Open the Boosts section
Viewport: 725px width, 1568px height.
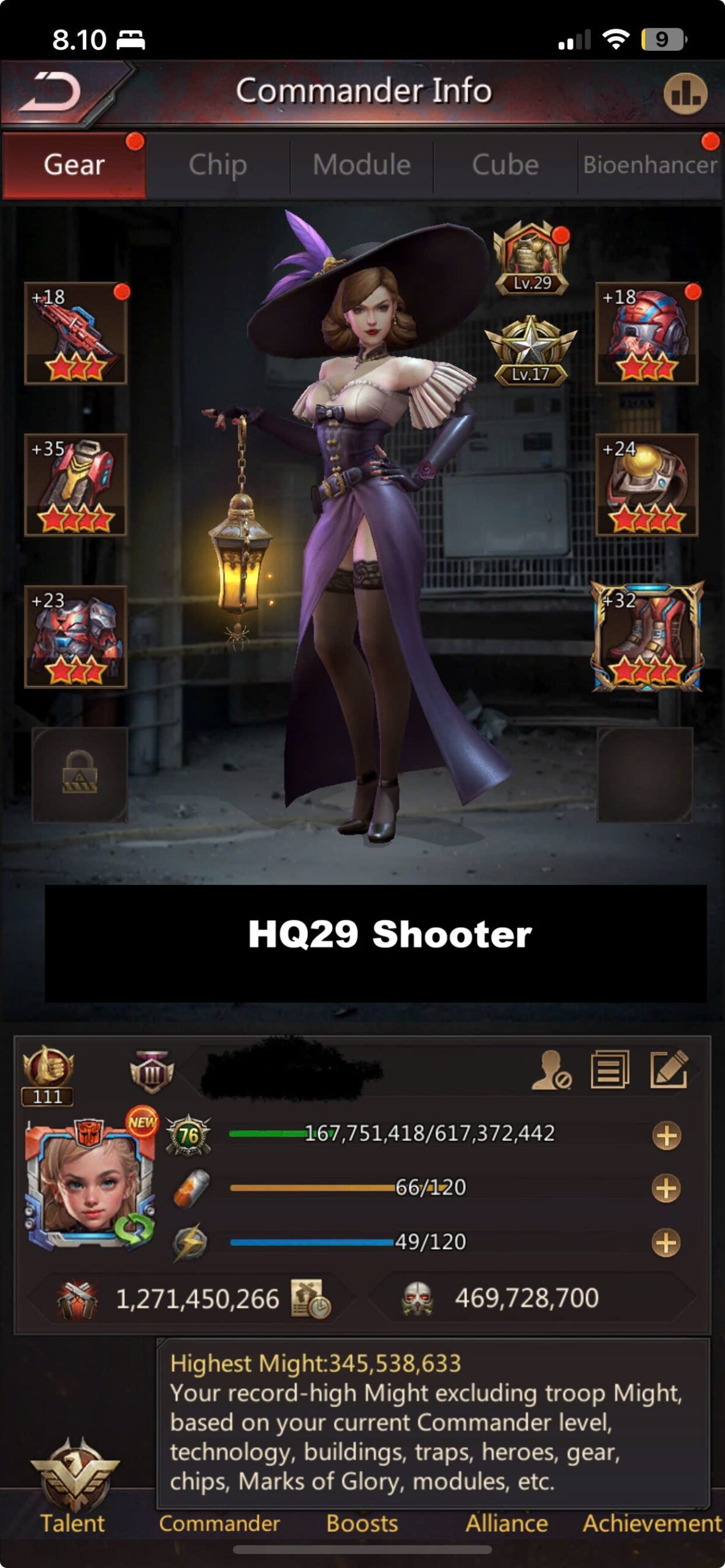pos(362,1523)
